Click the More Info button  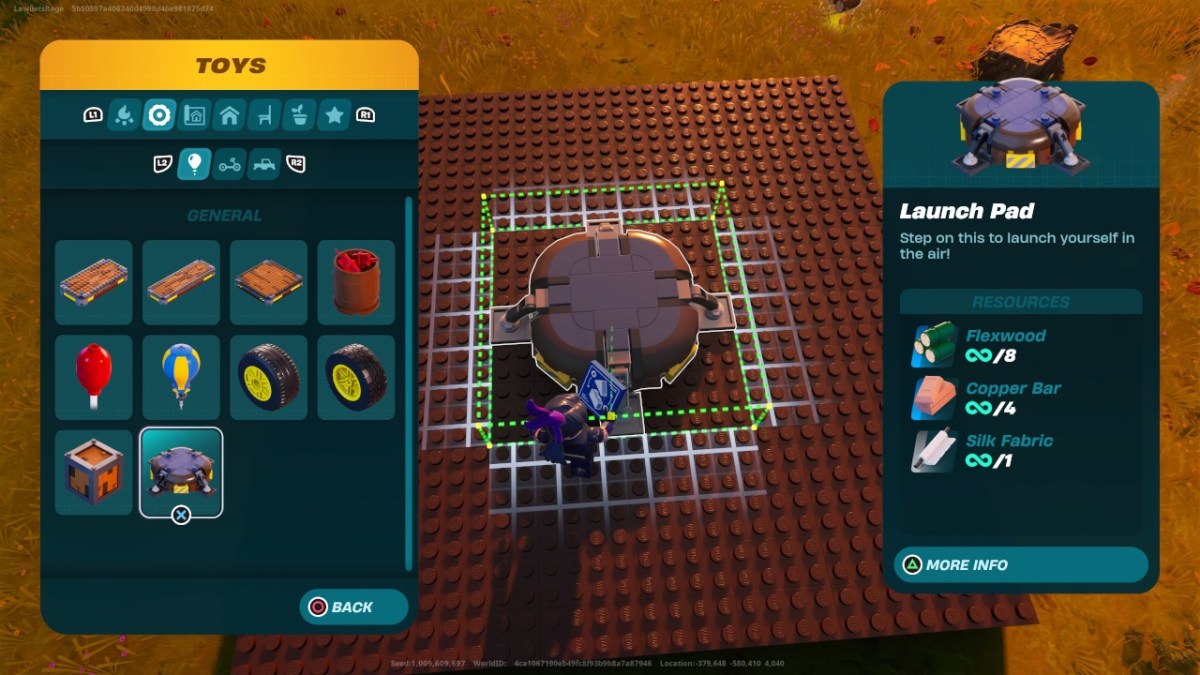[x=1020, y=565]
